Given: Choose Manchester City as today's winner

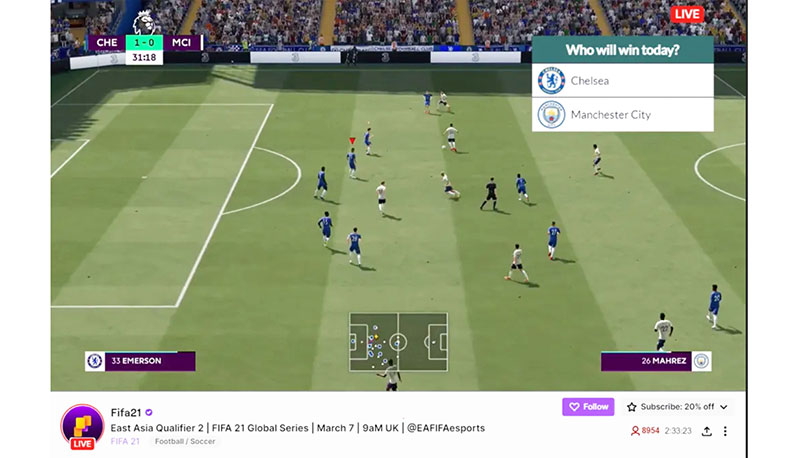Looking at the screenshot, I should [x=622, y=115].
